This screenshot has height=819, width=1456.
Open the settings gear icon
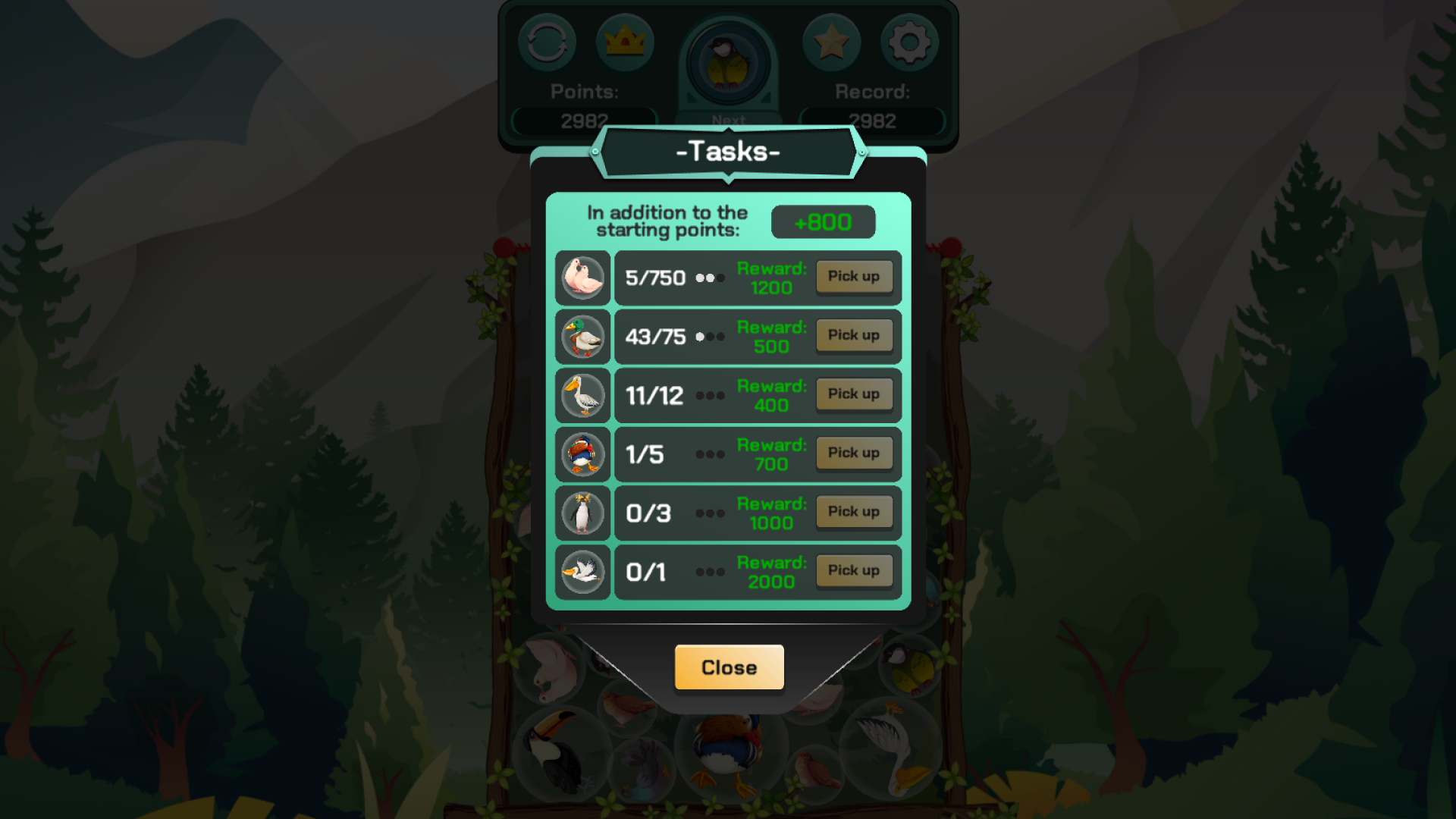click(x=908, y=43)
